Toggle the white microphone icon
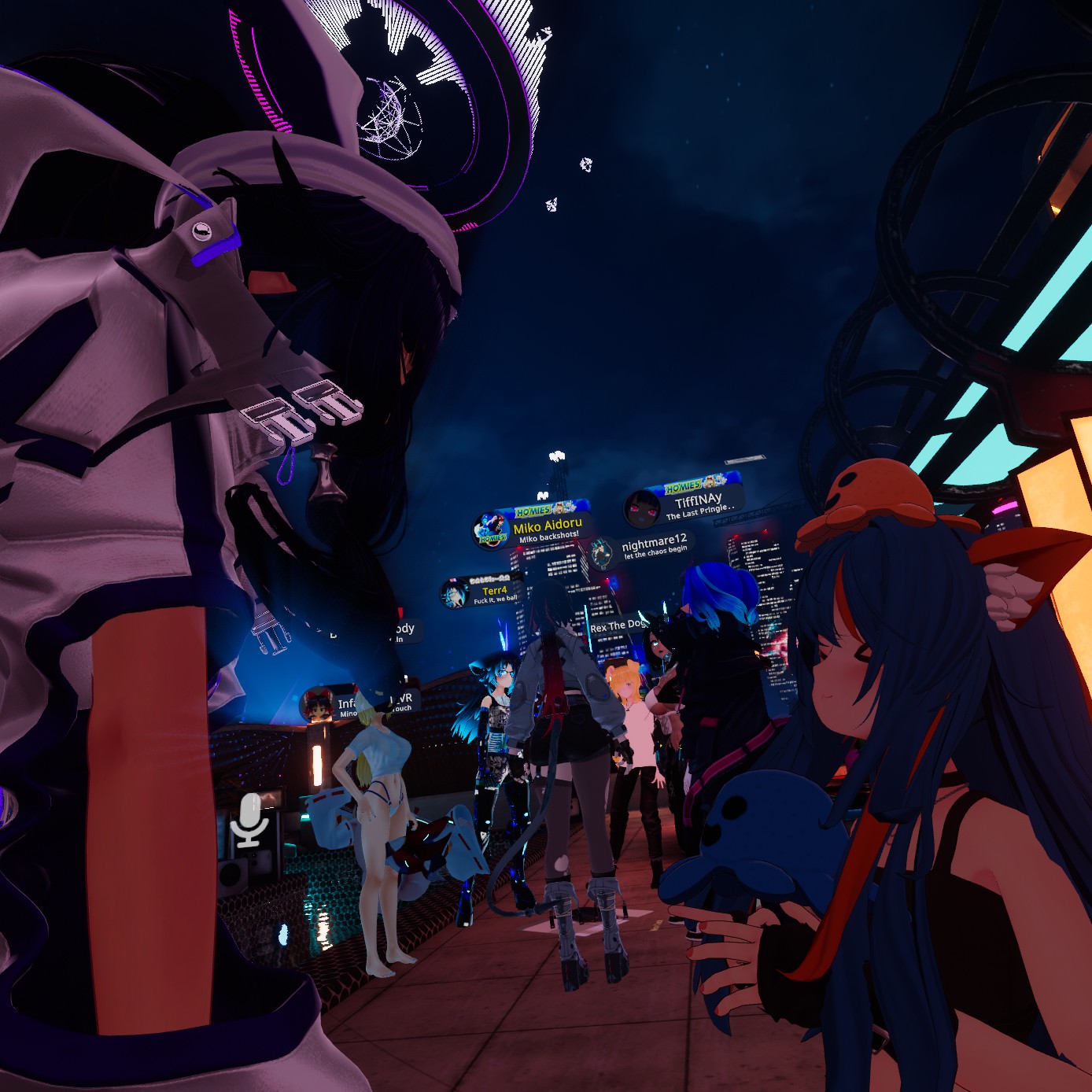1092x1092 pixels. (249, 820)
